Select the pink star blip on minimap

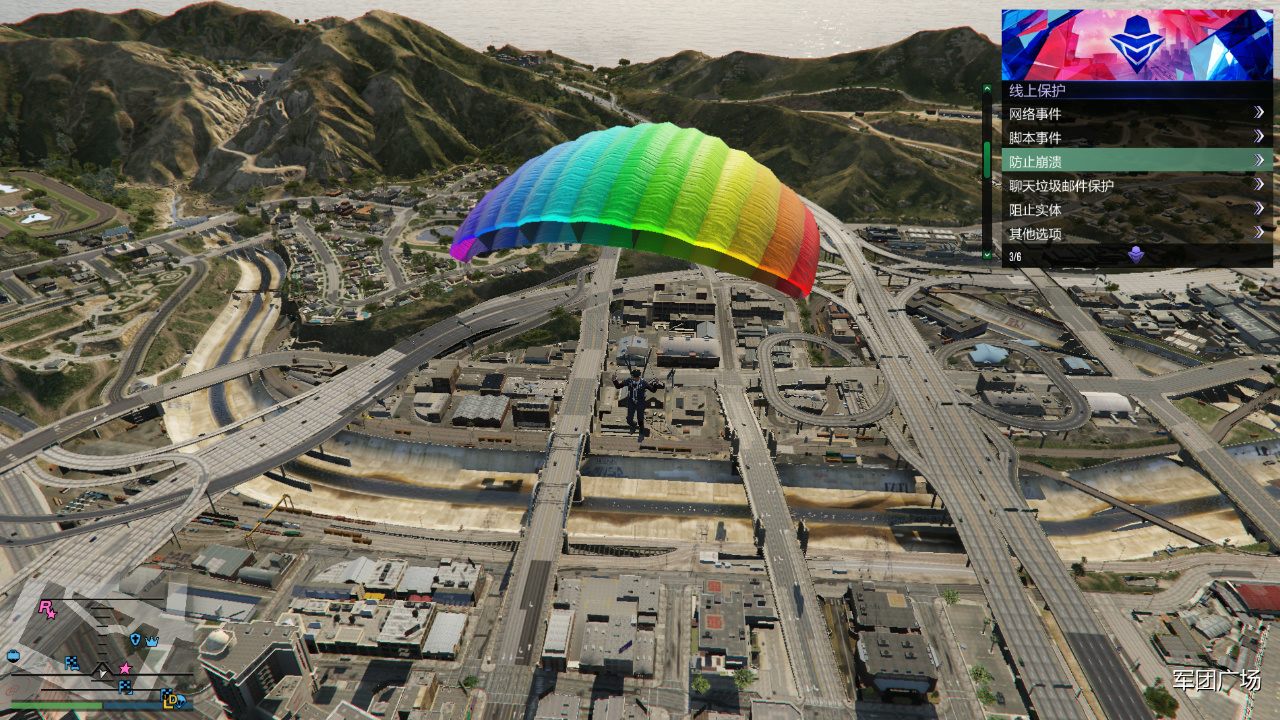[x=125, y=667]
